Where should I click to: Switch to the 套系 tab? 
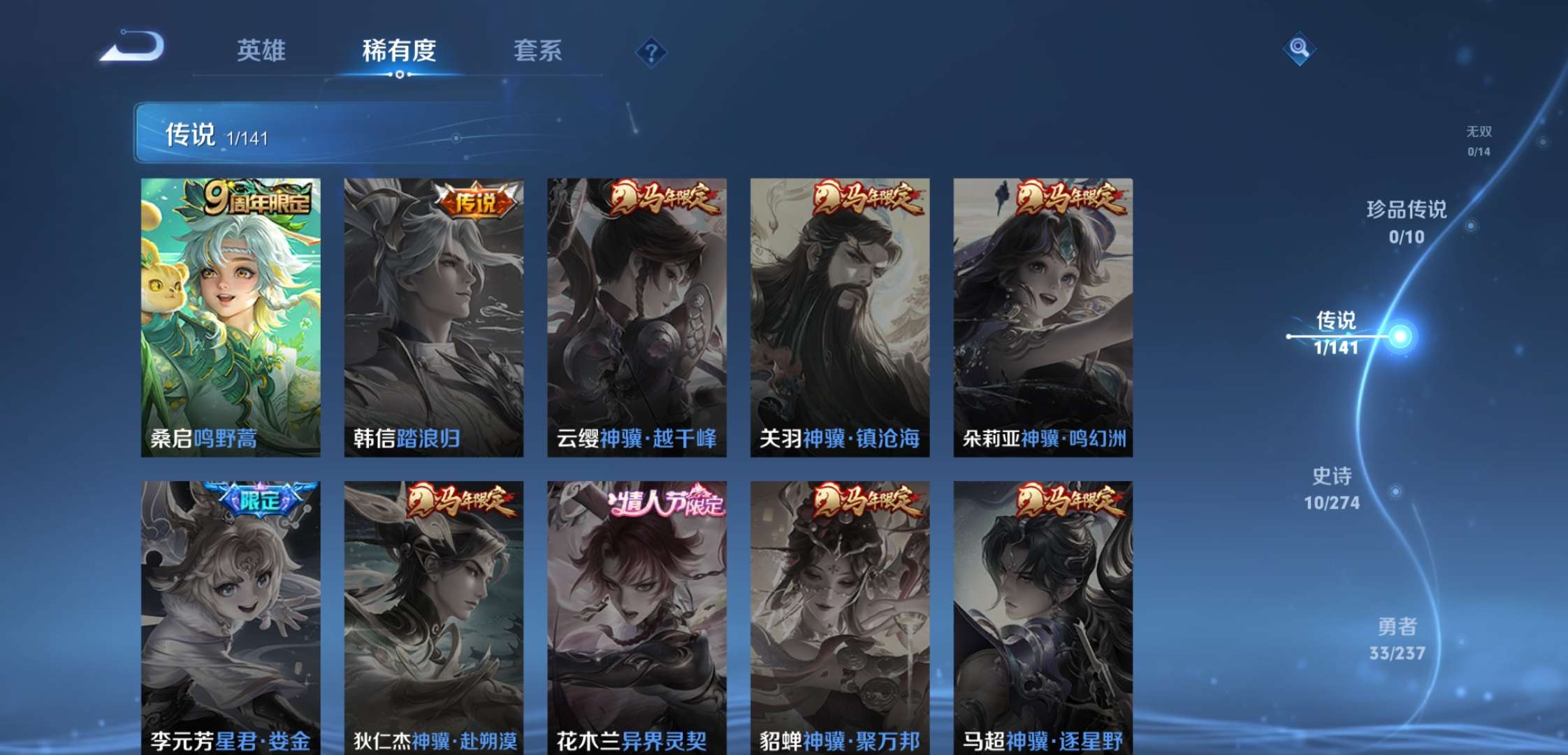tap(539, 50)
